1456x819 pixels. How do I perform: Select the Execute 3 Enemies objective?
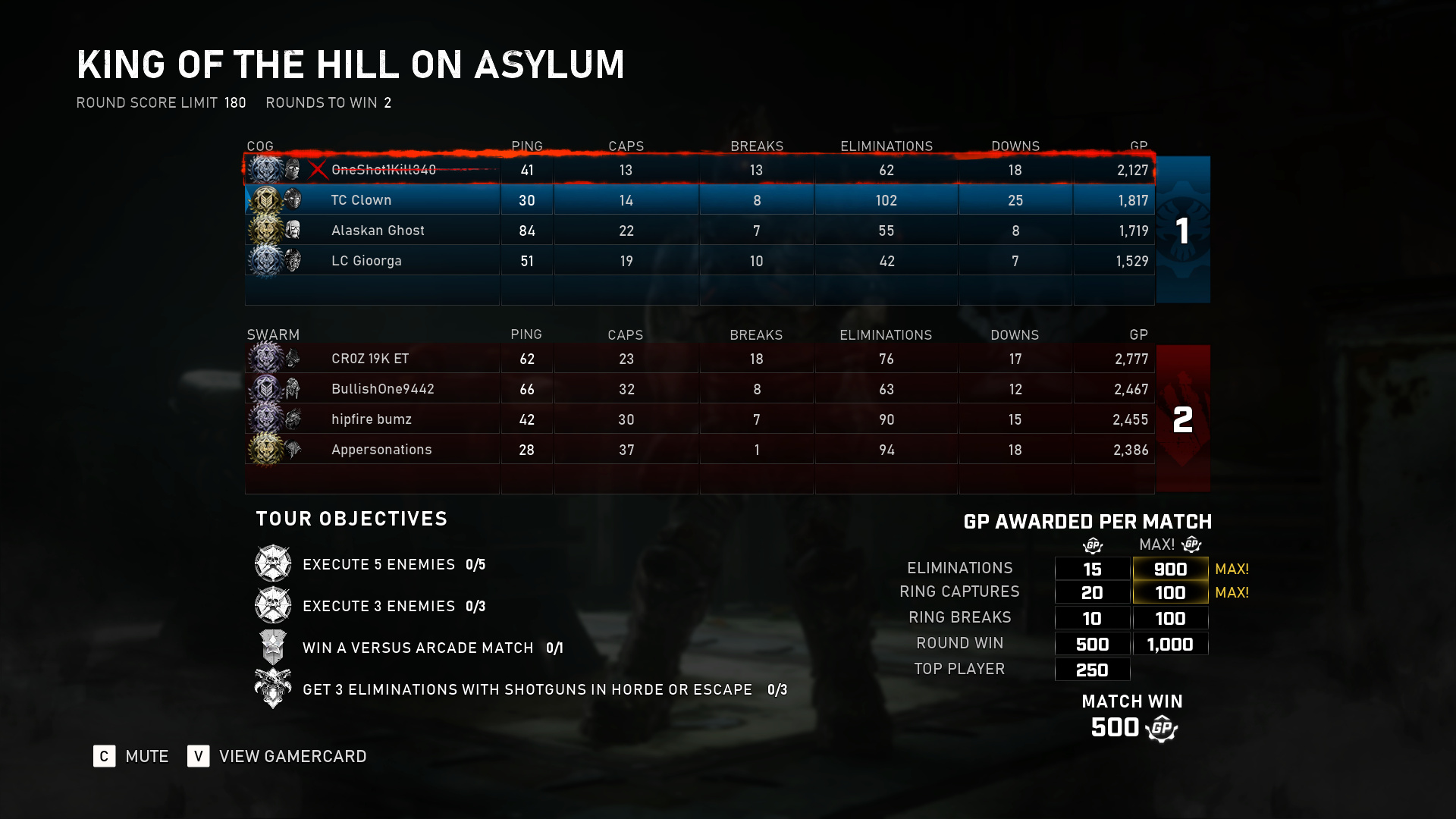pyautogui.click(x=379, y=606)
